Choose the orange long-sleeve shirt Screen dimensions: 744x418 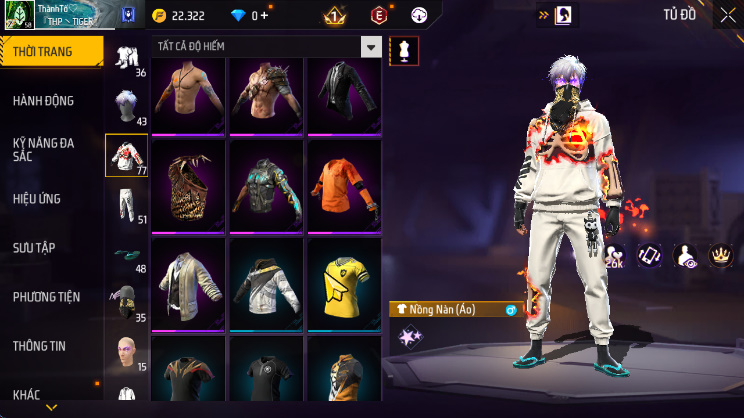pos(343,184)
